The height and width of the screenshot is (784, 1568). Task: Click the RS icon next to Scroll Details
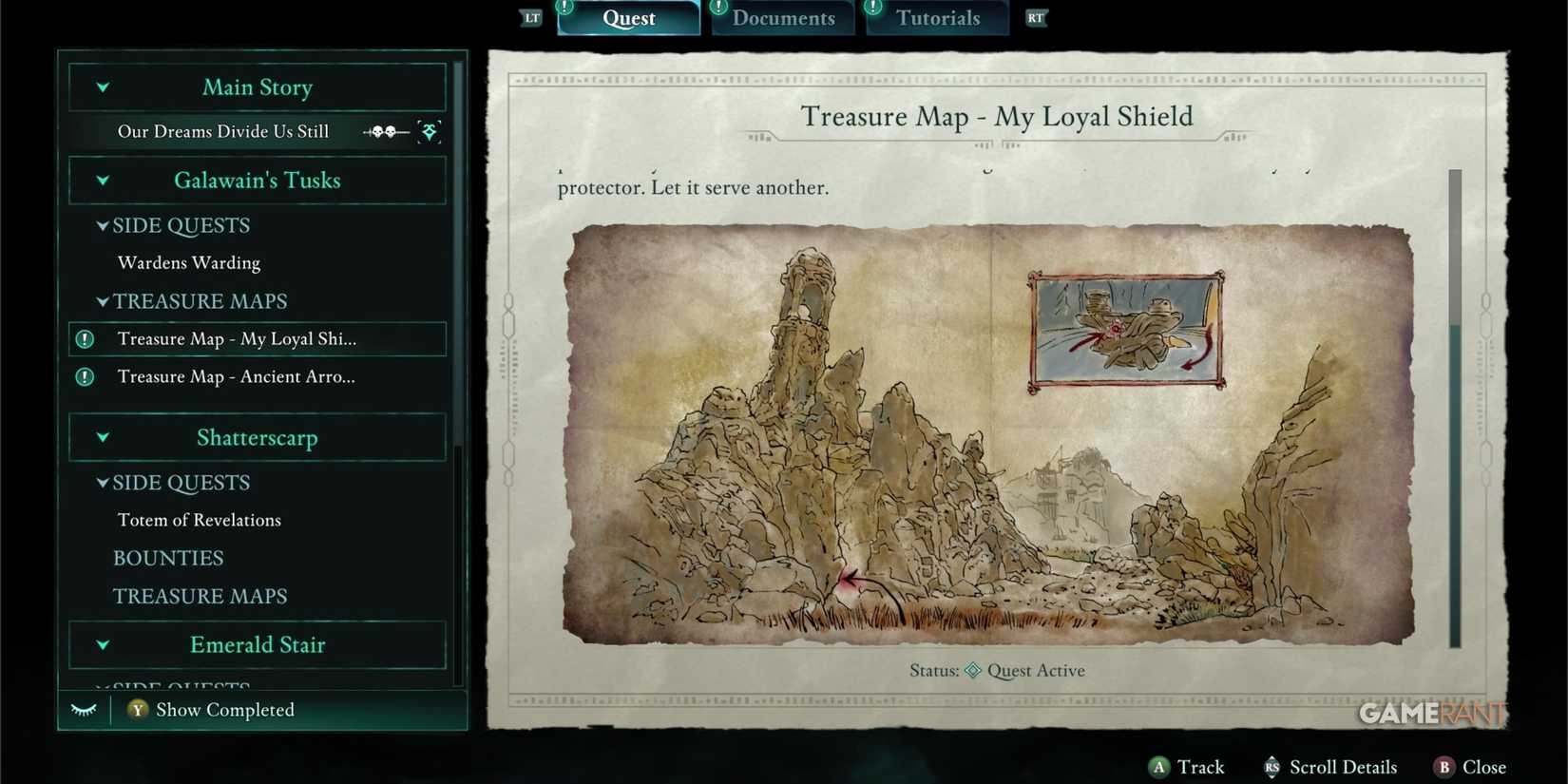1272,767
